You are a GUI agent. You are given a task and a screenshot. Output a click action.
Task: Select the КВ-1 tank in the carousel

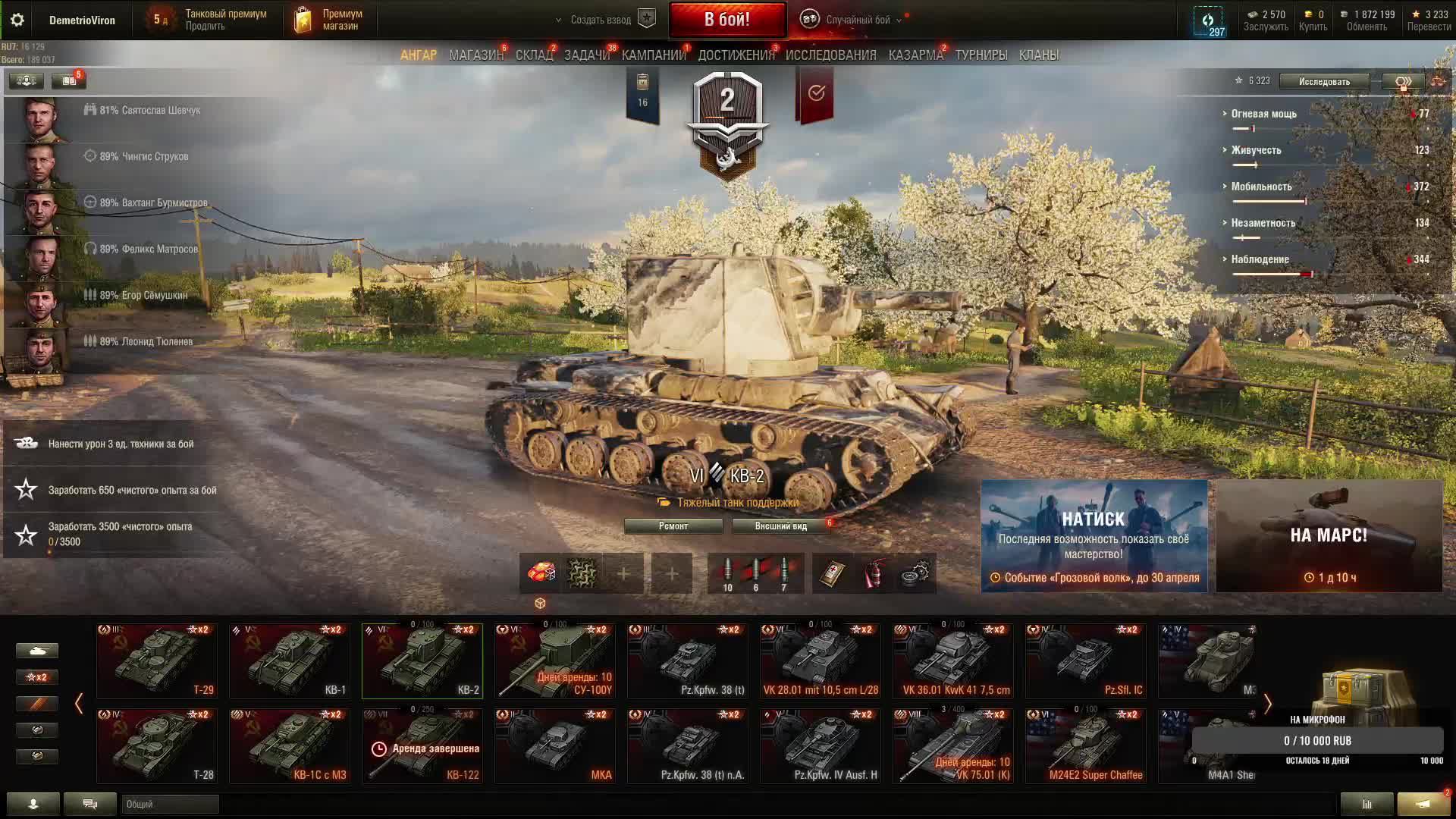290,661
